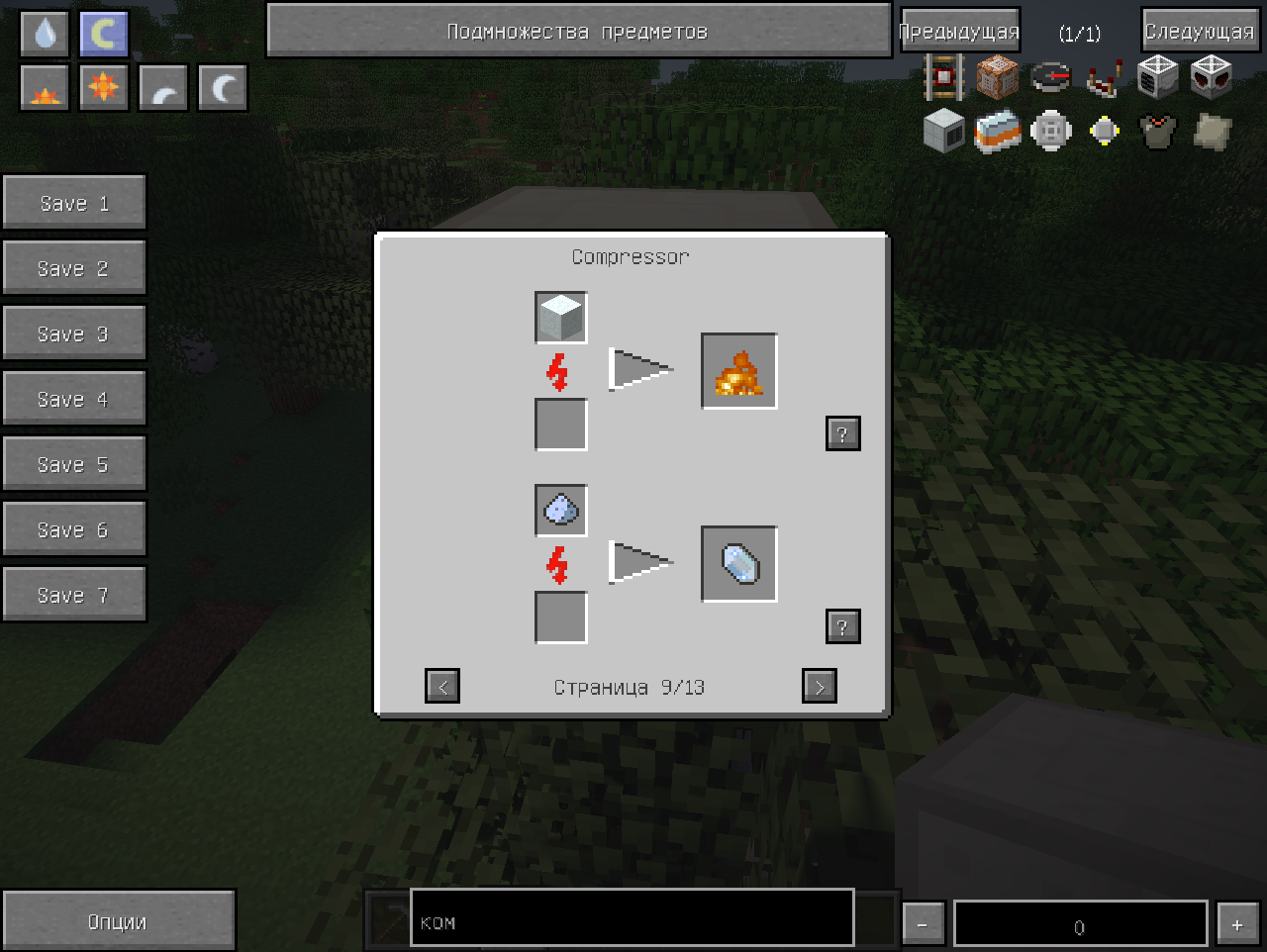Set time to midnight with crescent moon
Image resolution: width=1267 pixels, height=952 pixels.
click(223, 89)
